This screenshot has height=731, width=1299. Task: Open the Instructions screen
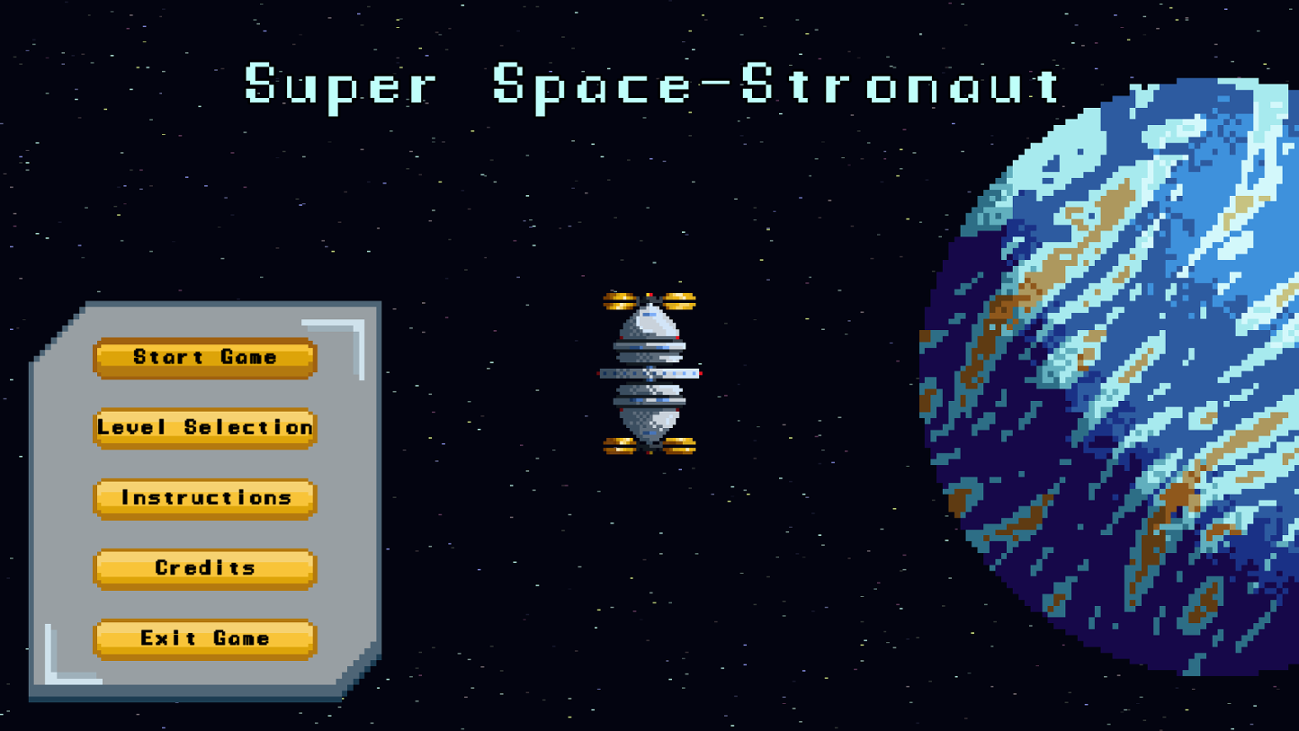click(x=204, y=498)
